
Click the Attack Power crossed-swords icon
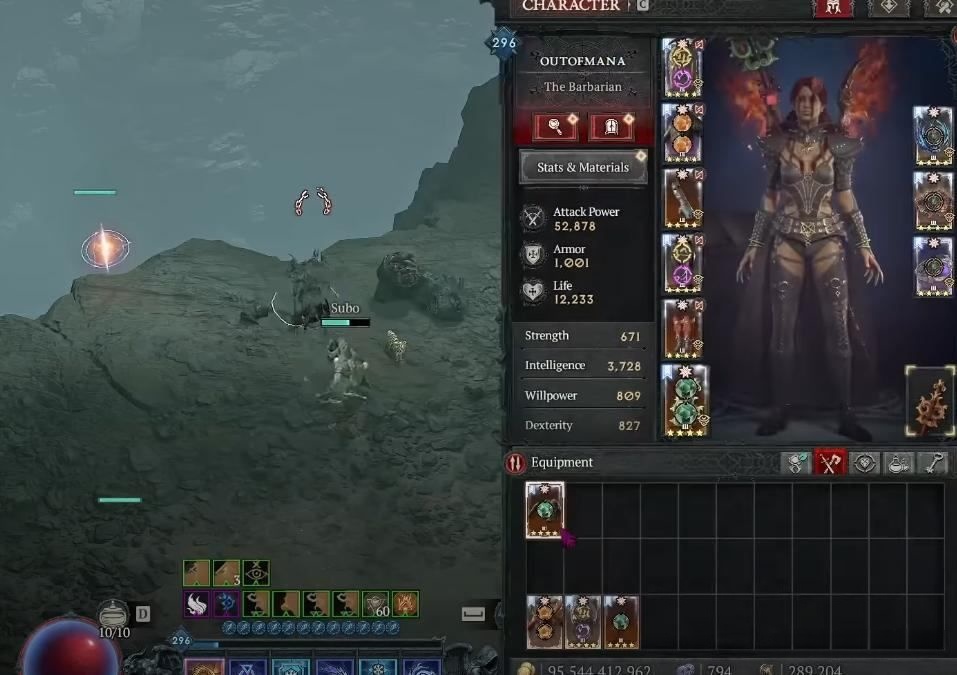point(533,218)
